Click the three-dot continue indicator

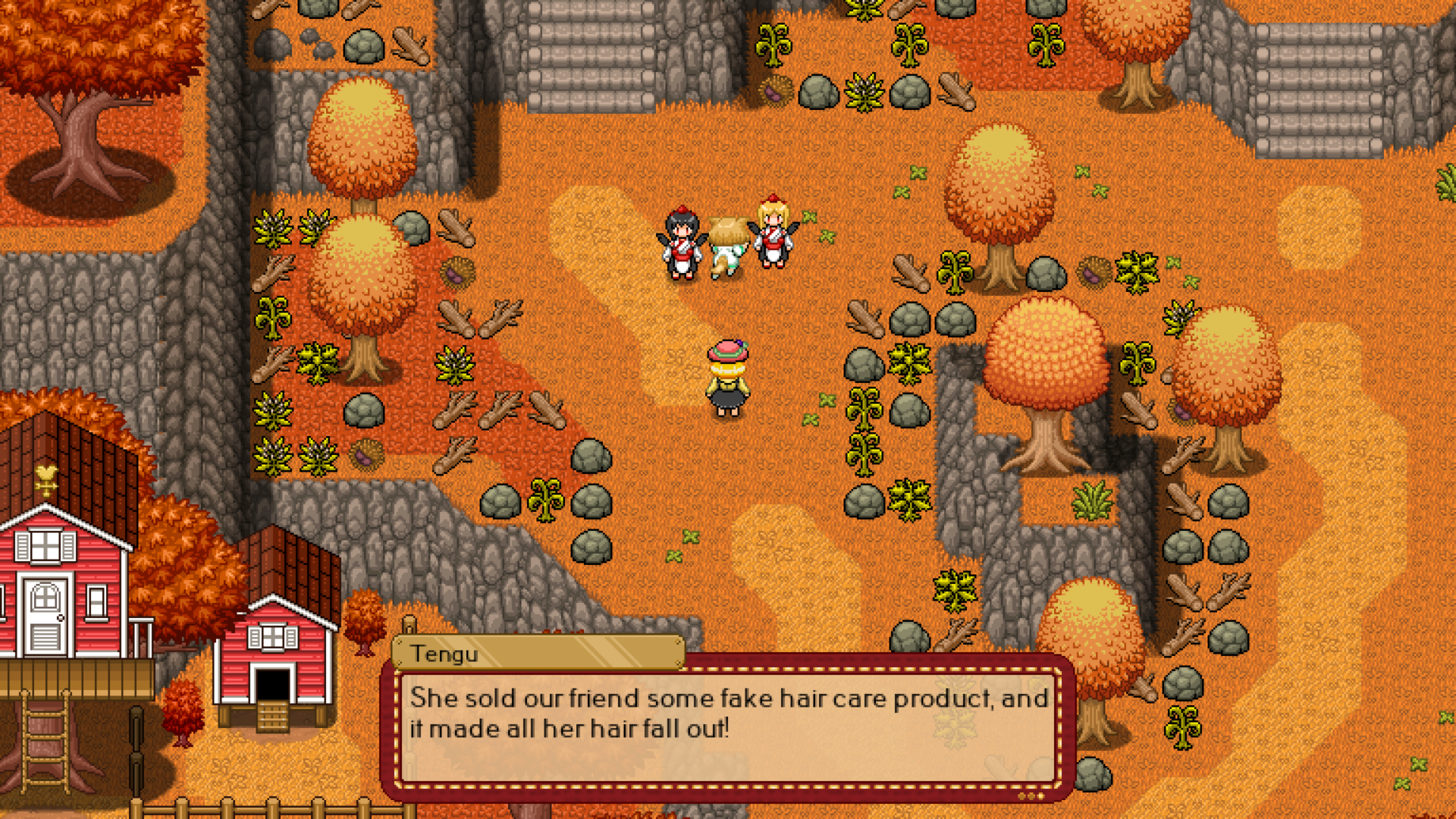[x=1031, y=795]
